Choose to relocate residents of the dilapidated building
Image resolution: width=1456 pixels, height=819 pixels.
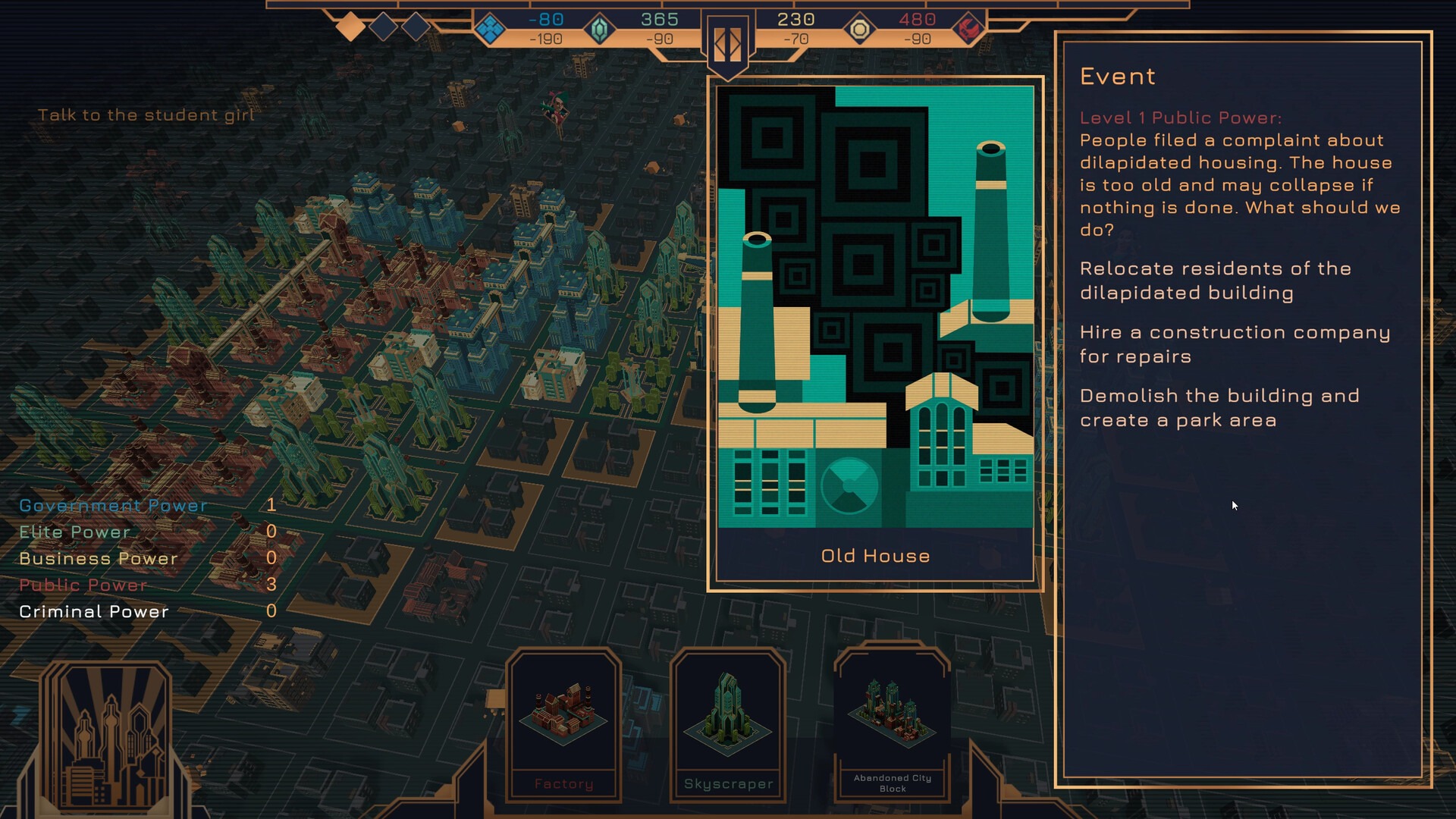(x=1216, y=281)
